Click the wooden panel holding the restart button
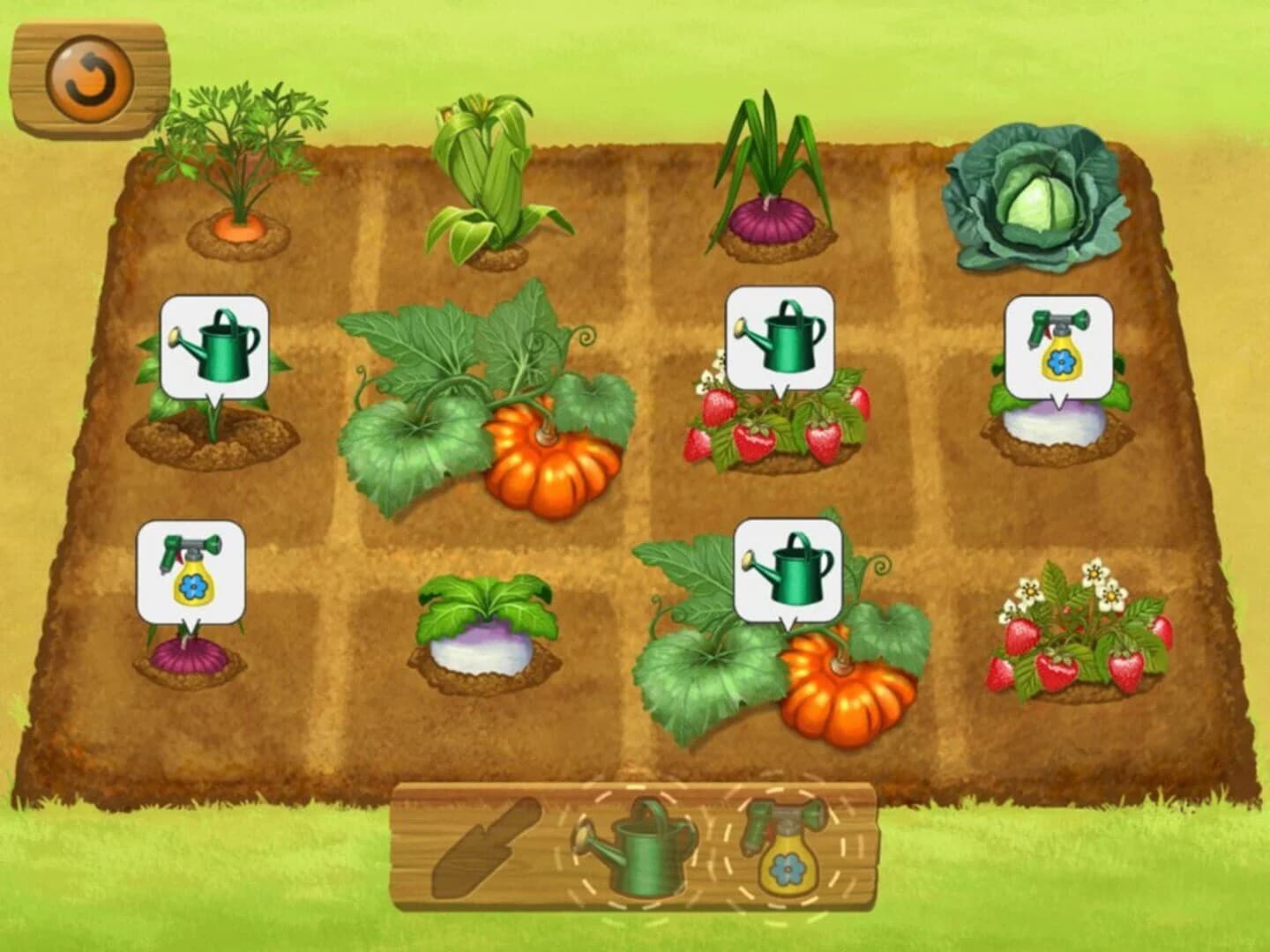Viewport: 1270px width, 952px height. point(88,79)
